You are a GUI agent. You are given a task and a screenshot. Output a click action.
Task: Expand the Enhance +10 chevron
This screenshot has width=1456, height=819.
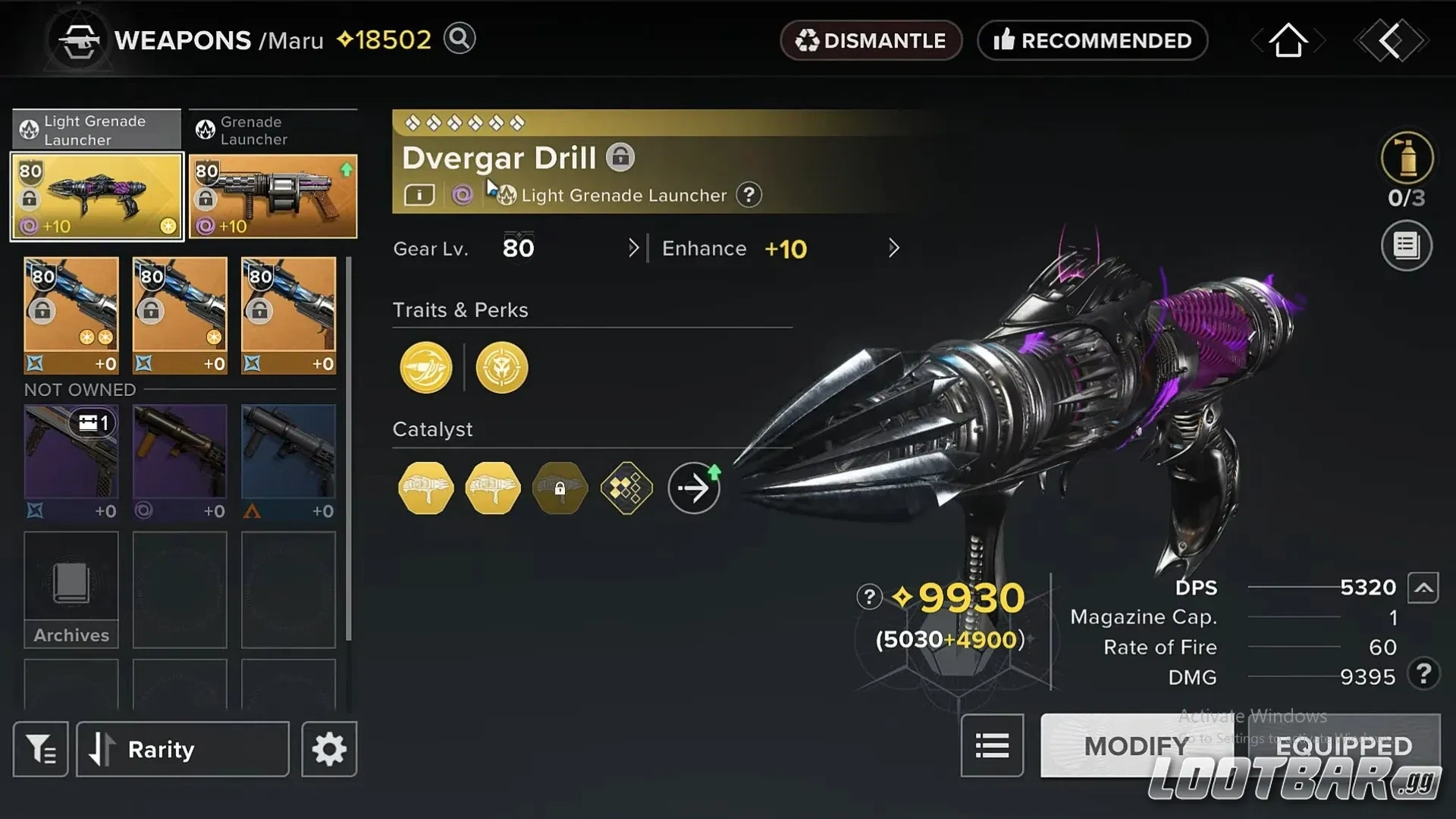click(x=893, y=248)
